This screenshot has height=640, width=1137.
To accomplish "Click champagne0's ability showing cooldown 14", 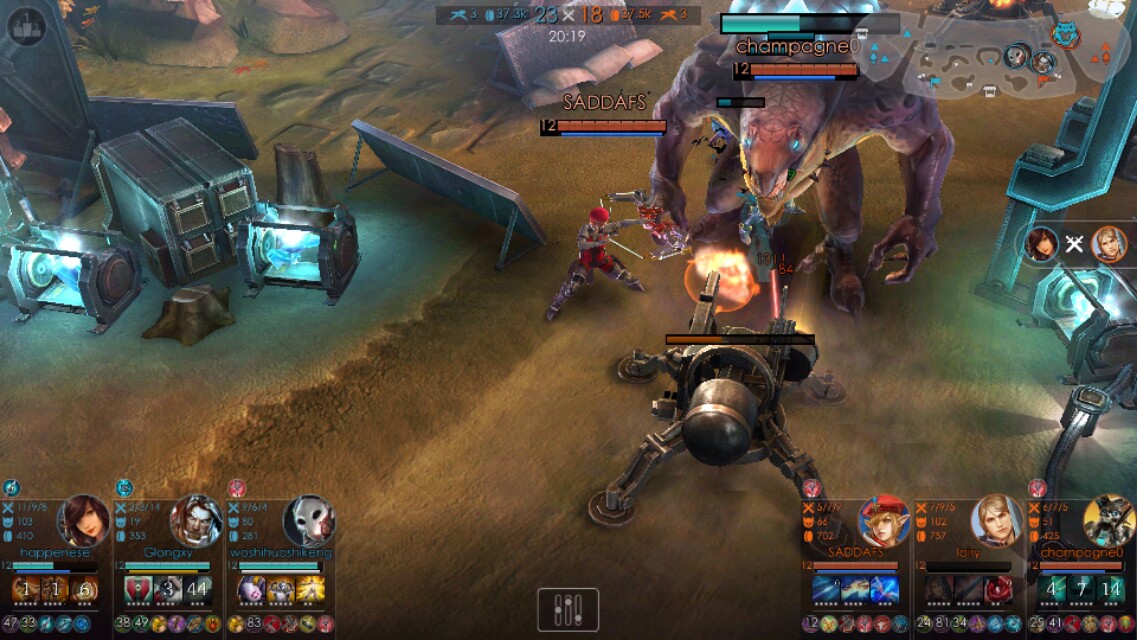I will coord(1111,589).
